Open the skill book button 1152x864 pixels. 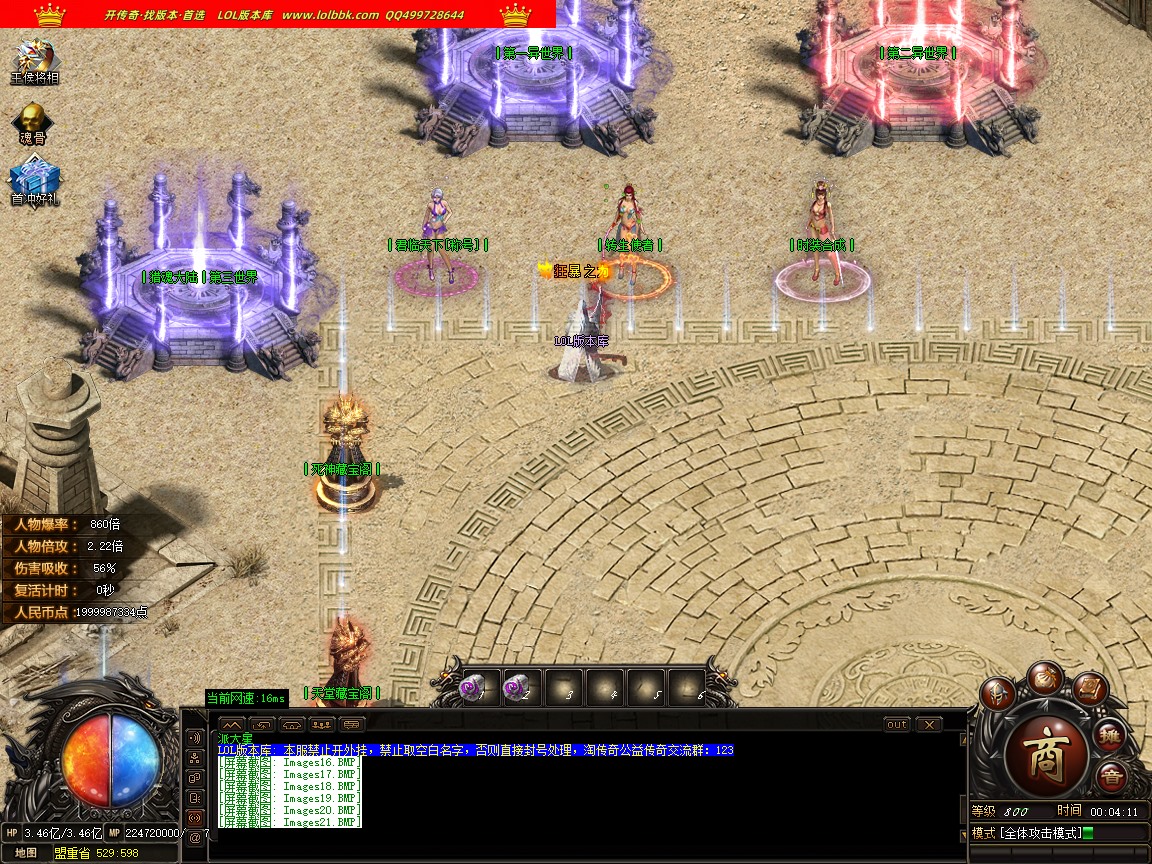click(x=1089, y=689)
